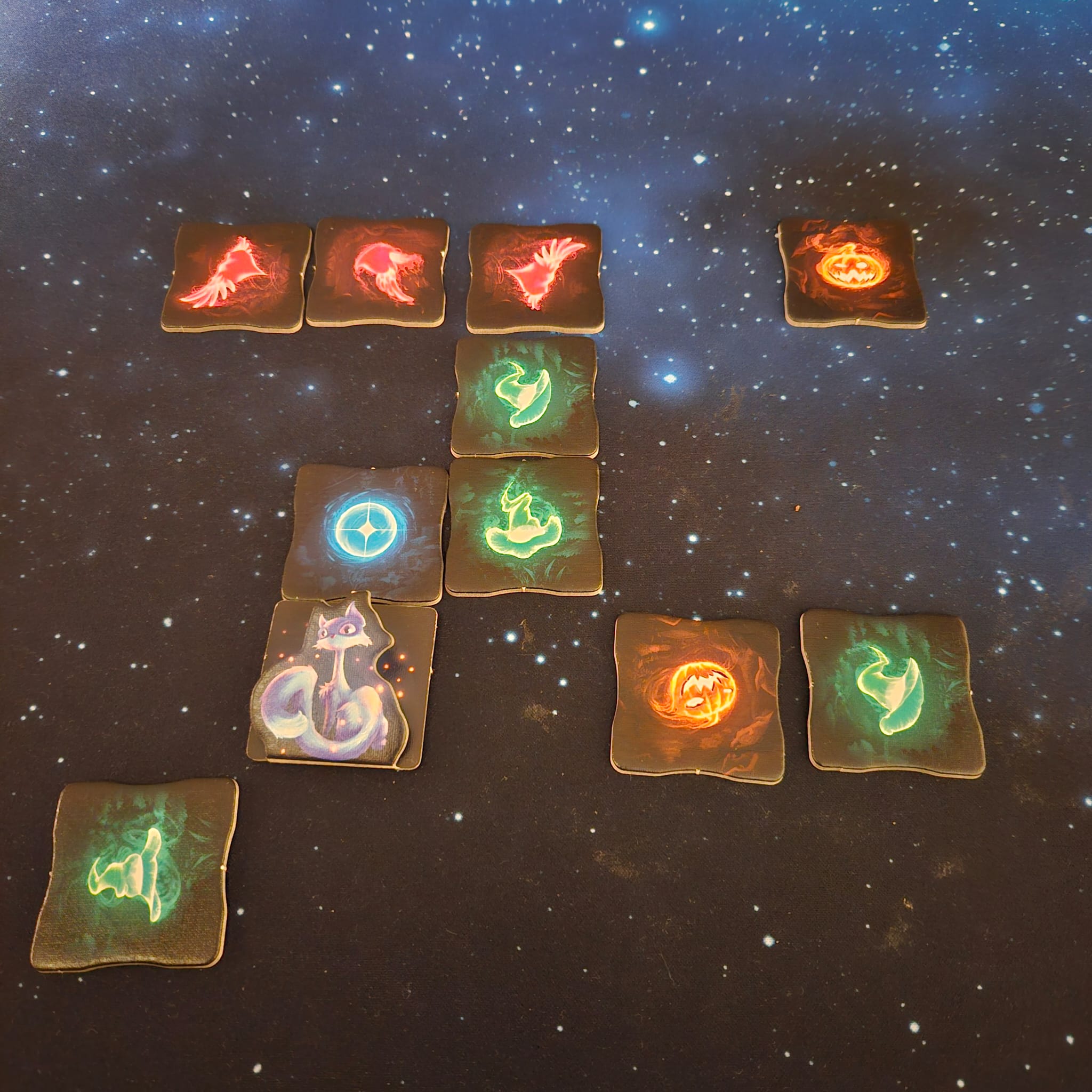Choose the green witch hat beside the blue orb
Screen dimensions: 1092x1092
click(x=524, y=527)
